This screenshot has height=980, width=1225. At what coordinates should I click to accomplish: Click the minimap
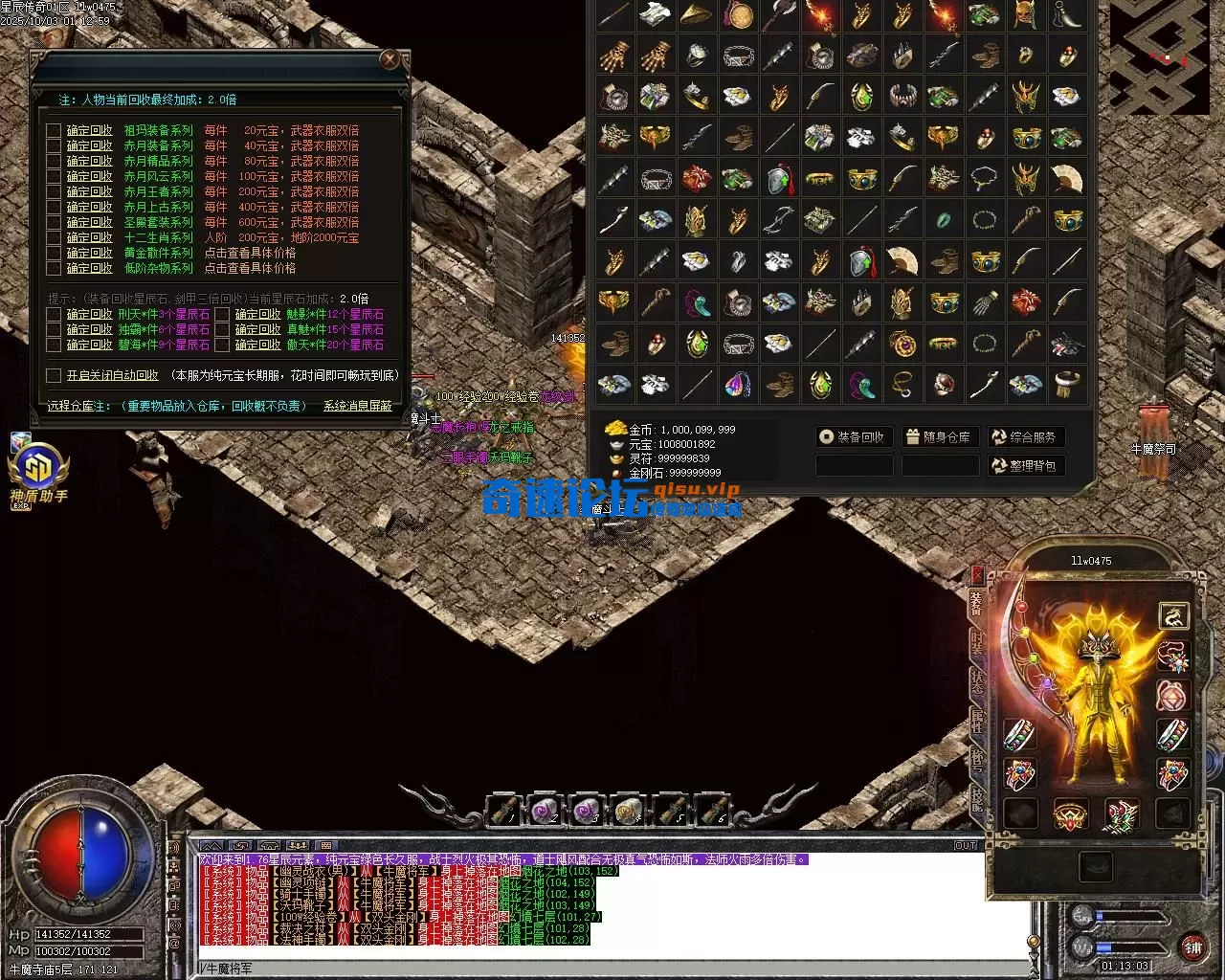tap(1159, 57)
